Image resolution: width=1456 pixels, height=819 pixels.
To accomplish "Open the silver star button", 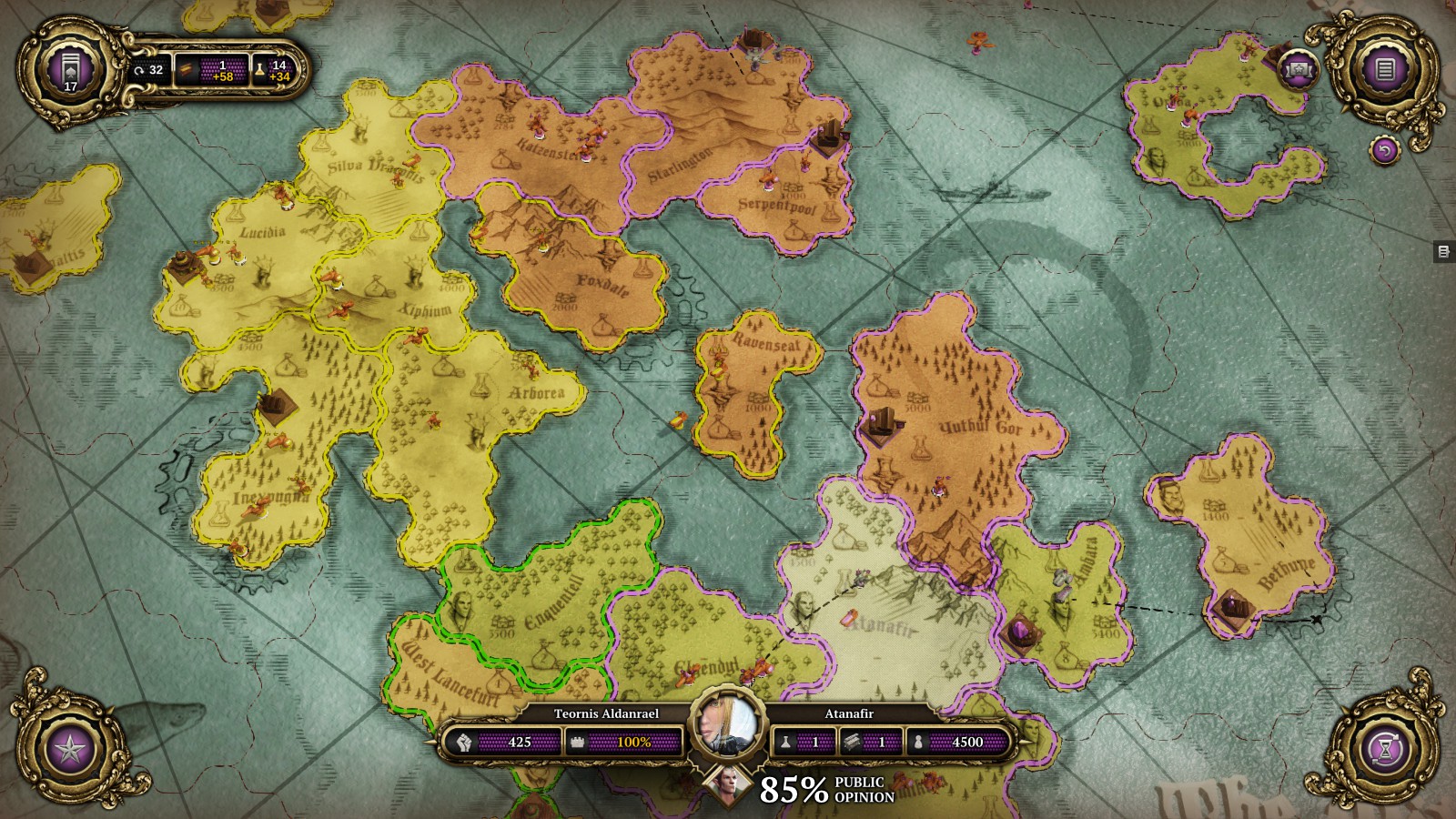I will [x=70, y=751].
